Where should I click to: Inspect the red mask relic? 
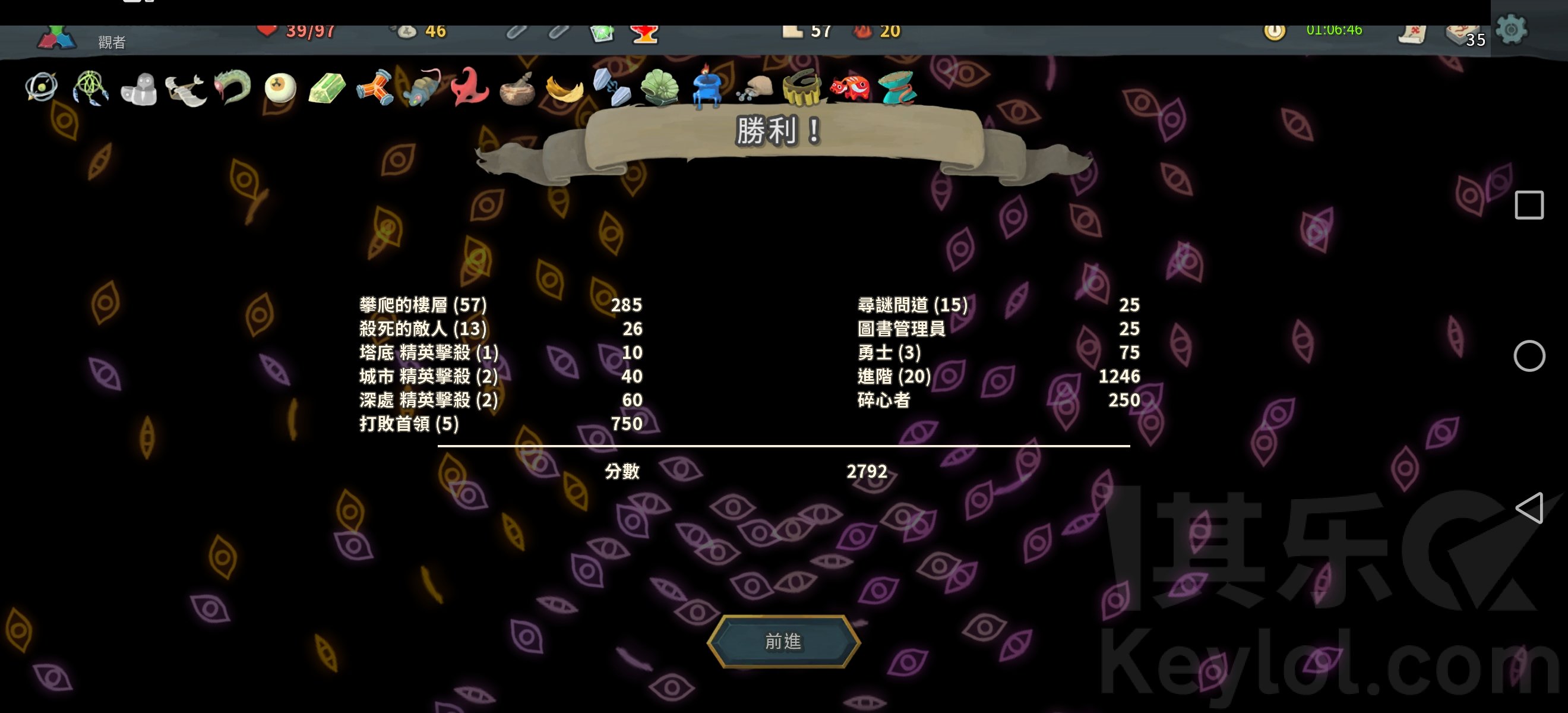[x=469, y=87]
